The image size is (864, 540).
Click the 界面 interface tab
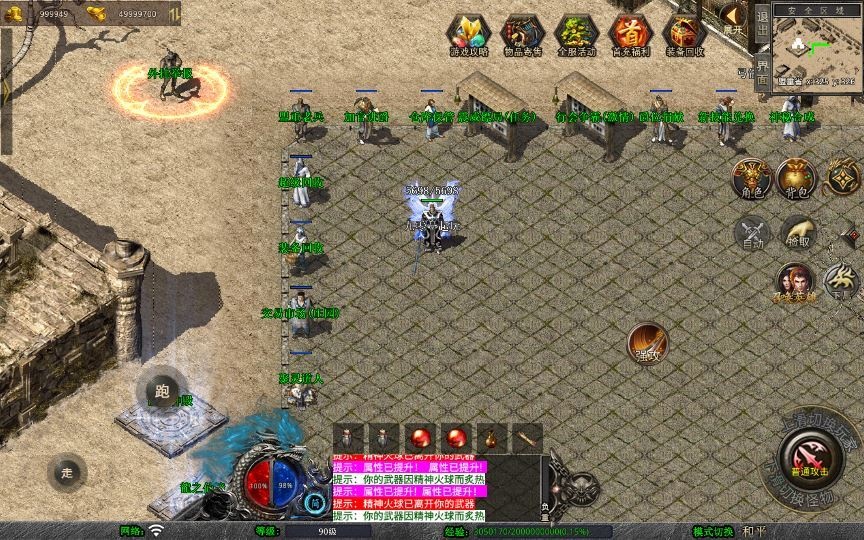[762, 71]
